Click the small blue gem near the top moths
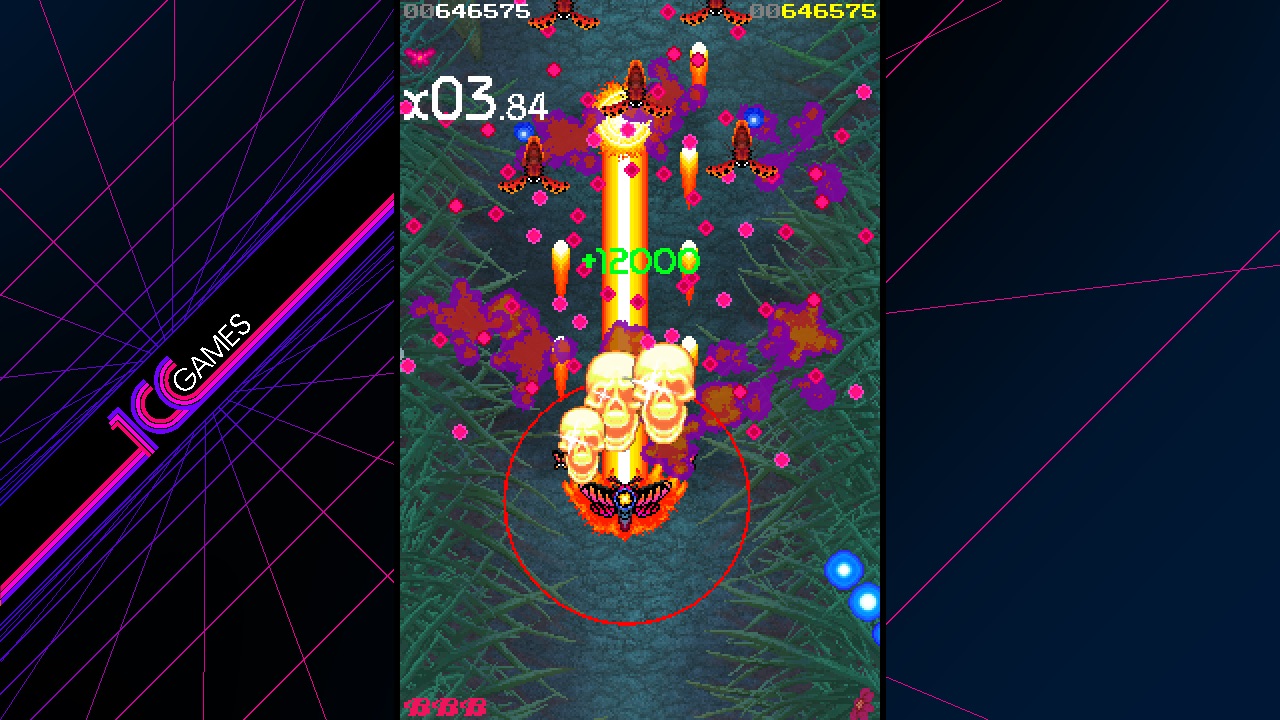1280x720 pixels. coord(752,119)
